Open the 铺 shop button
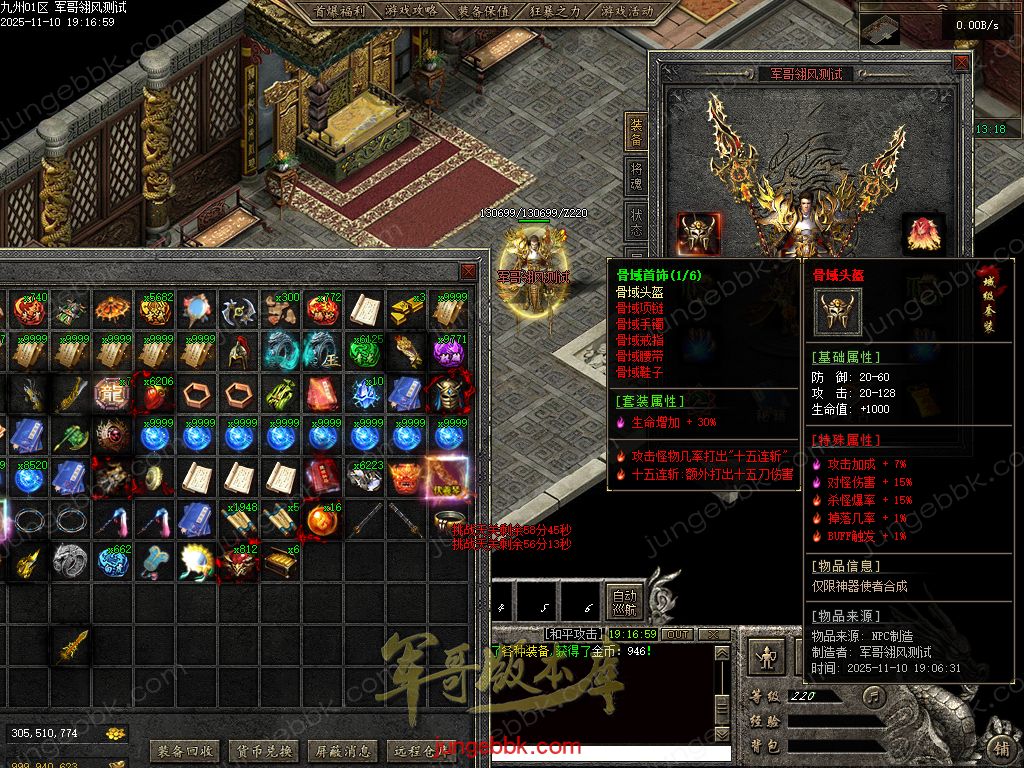1024x768 pixels. [x=1001, y=747]
